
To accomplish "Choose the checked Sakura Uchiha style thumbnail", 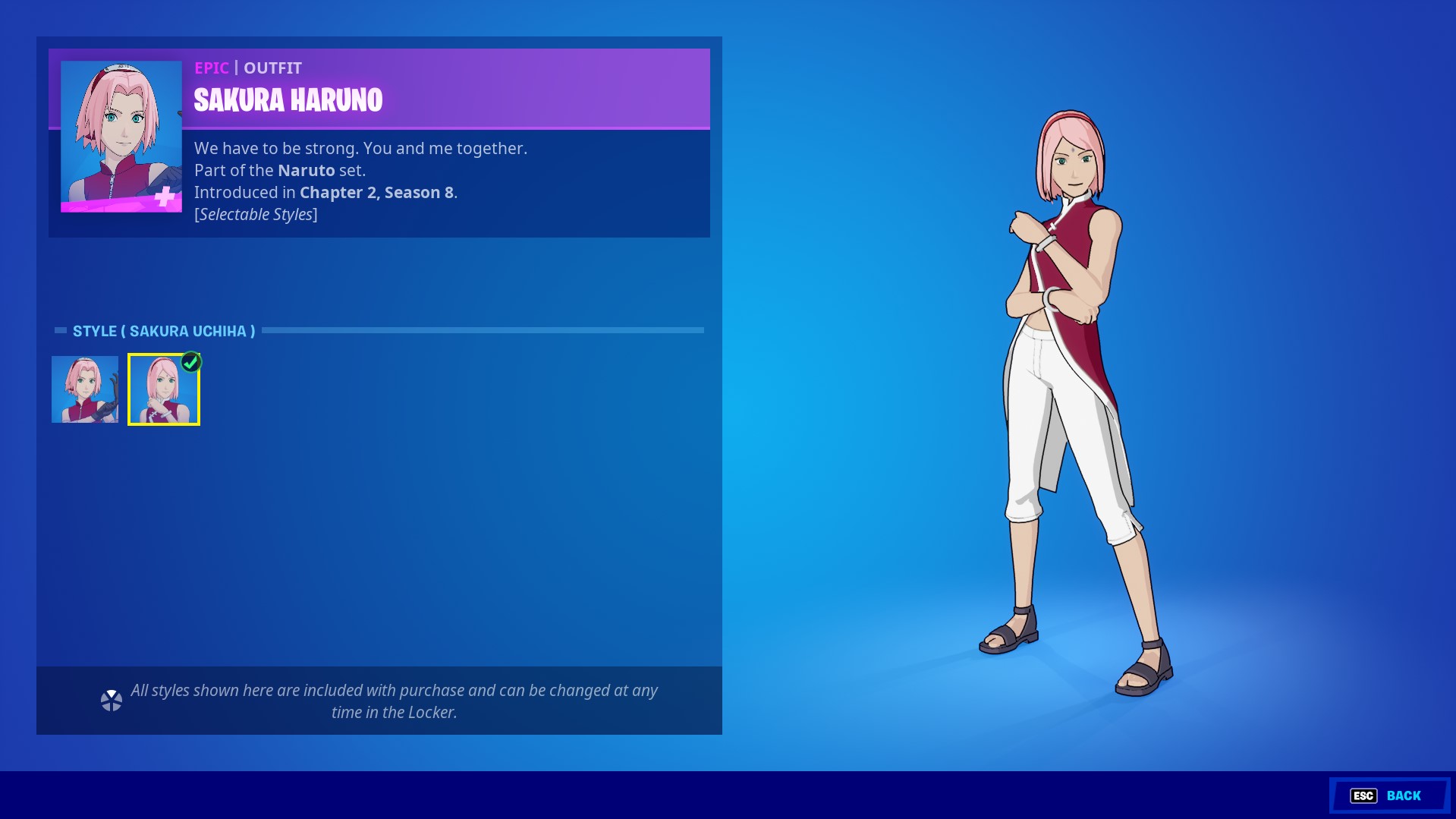I will [164, 389].
